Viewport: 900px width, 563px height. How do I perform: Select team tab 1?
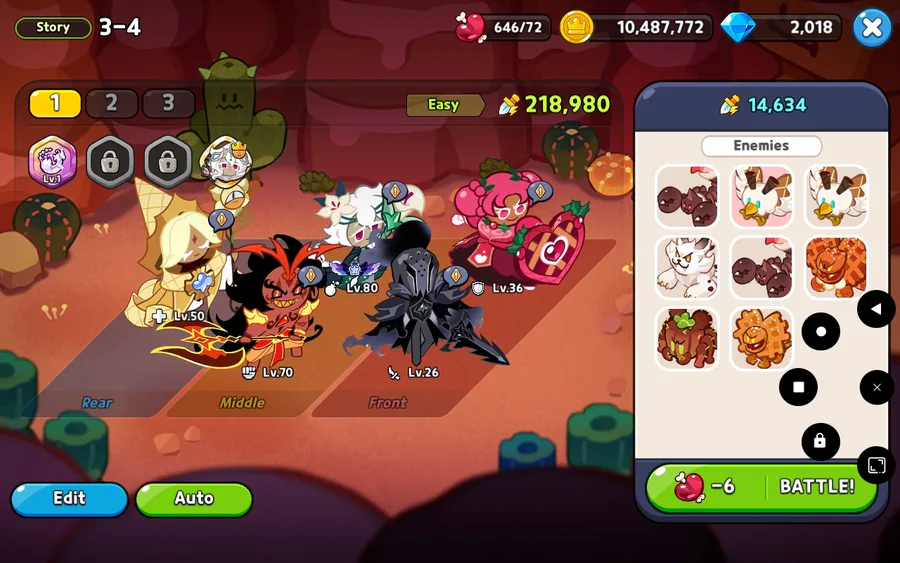tap(55, 103)
